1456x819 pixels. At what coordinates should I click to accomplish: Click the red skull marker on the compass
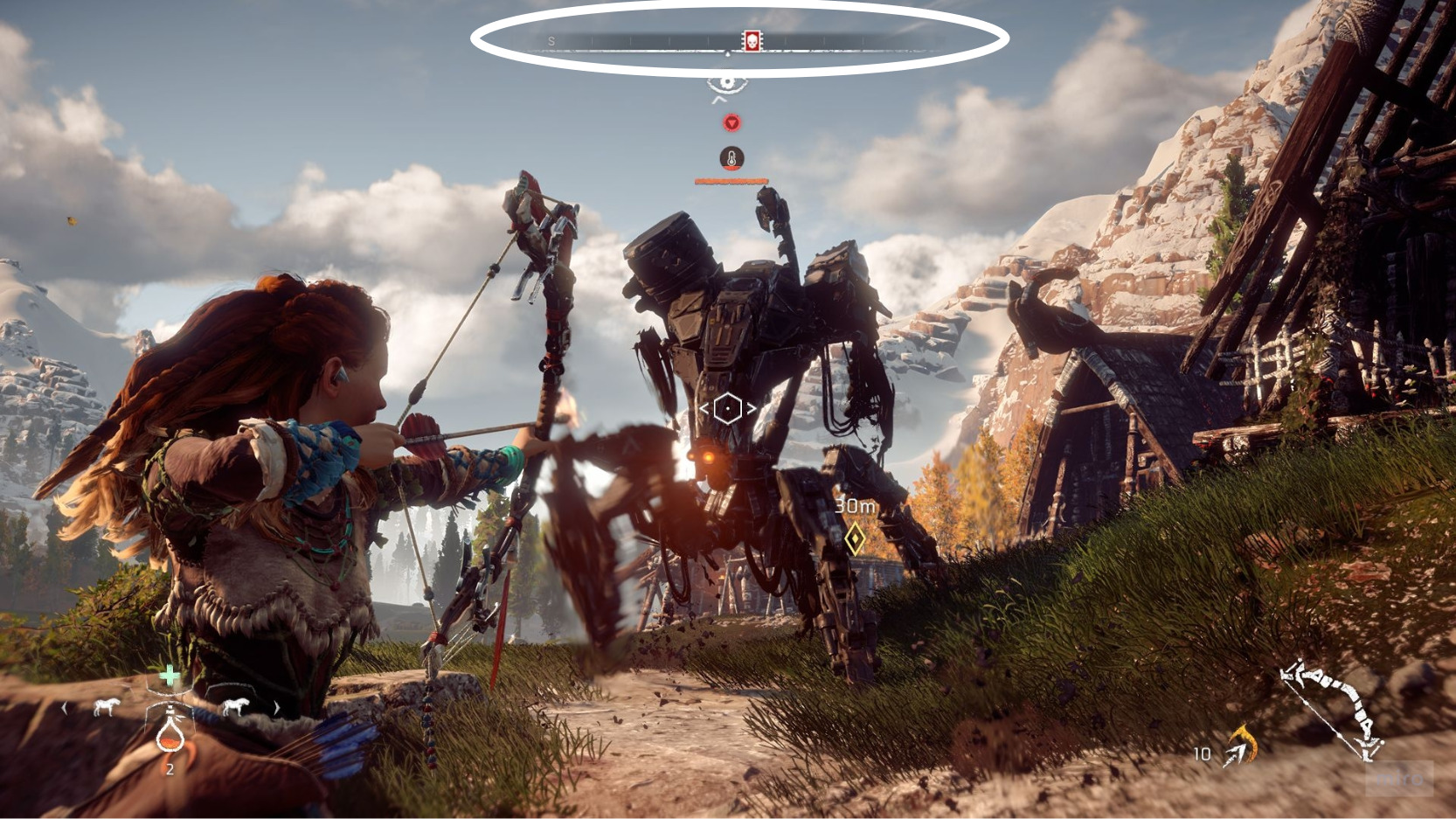[751, 40]
